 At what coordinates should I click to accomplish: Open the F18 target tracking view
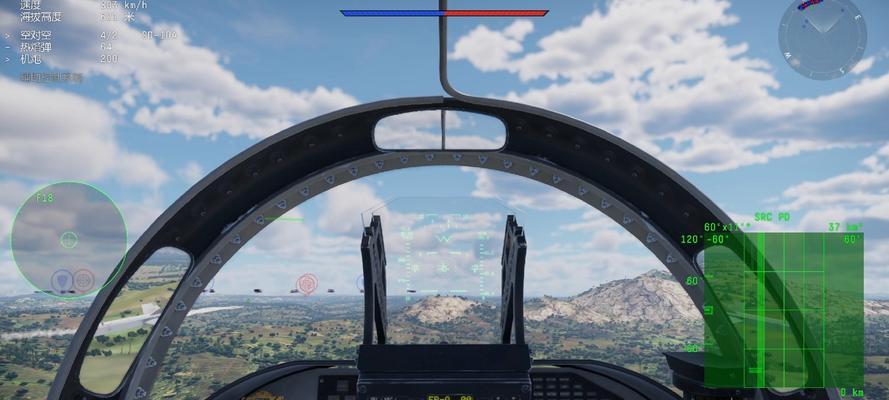[68, 239]
